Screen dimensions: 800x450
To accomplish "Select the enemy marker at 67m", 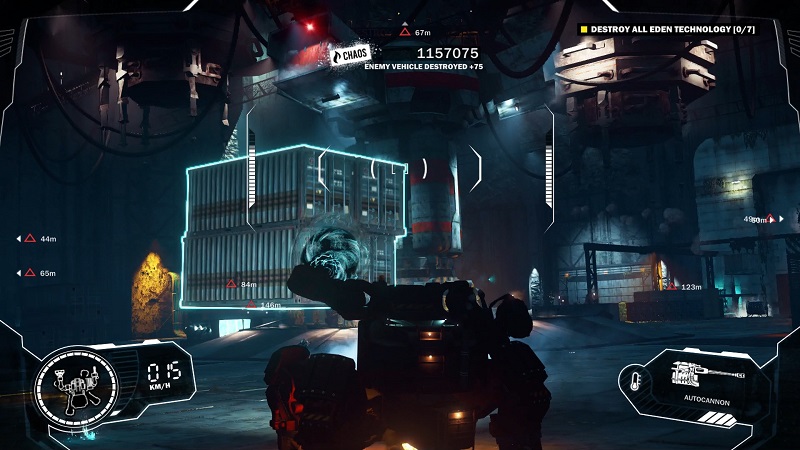I will [x=404, y=32].
